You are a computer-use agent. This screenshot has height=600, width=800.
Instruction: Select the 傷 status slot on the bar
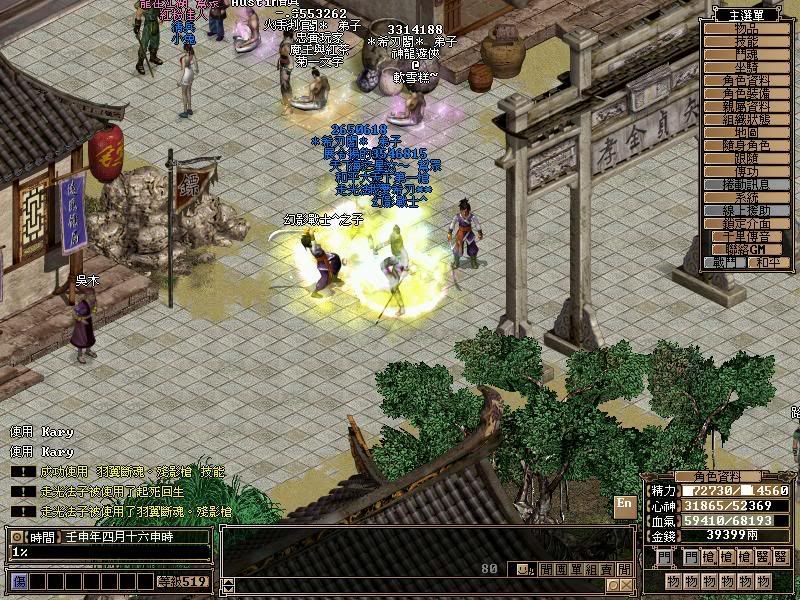pos(19,581)
